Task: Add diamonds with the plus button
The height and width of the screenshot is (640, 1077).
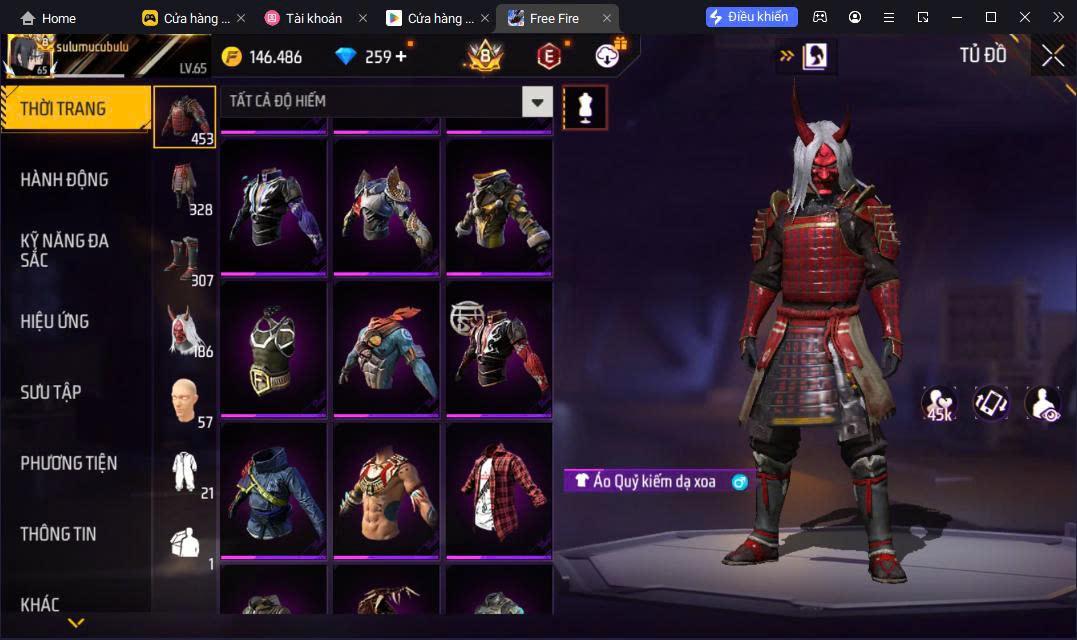Action: (x=401, y=56)
